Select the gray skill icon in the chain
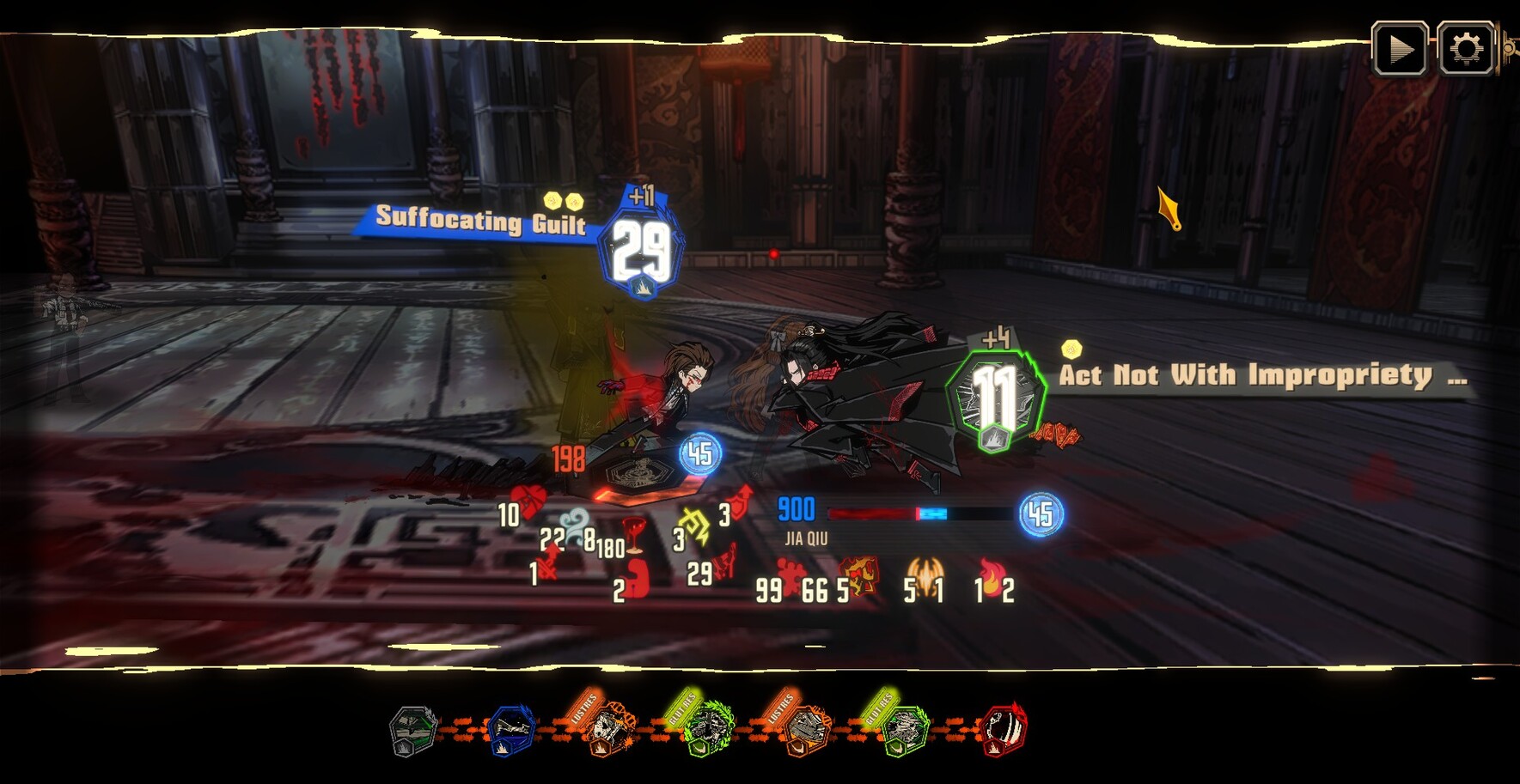1520x784 pixels. pyautogui.click(x=413, y=731)
